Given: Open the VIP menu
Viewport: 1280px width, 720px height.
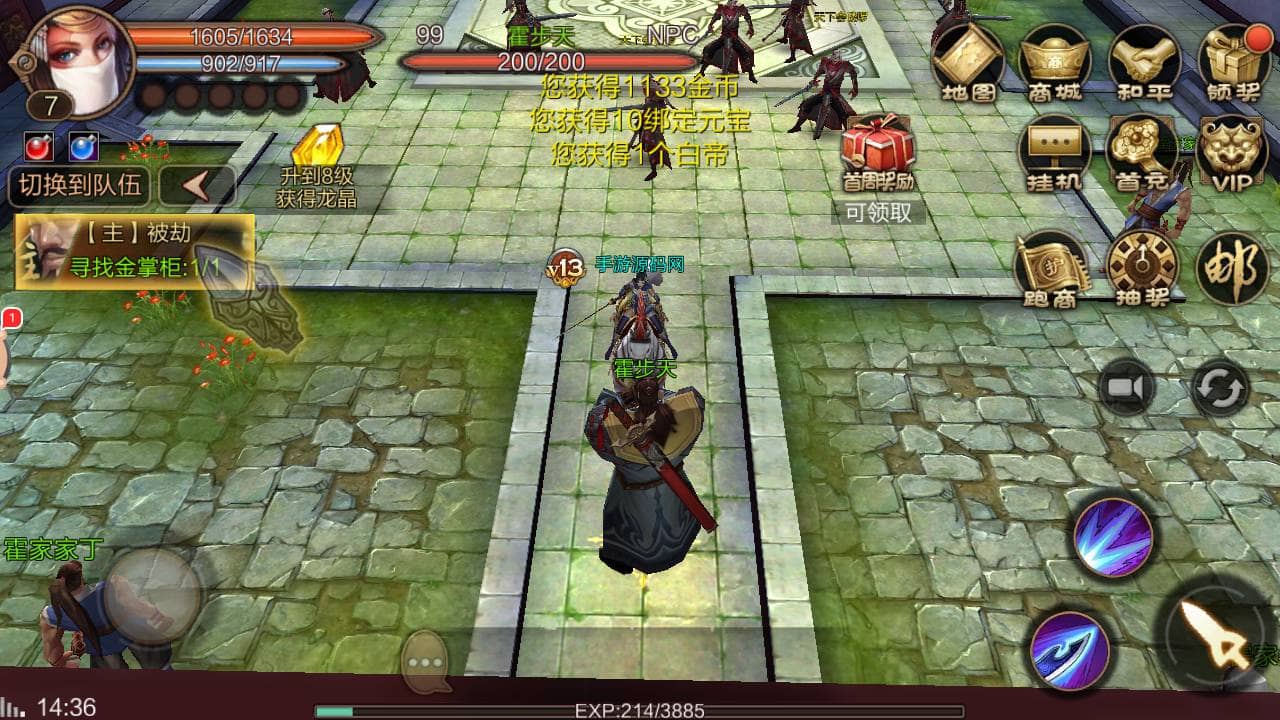Looking at the screenshot, I should click(1233, 152).
